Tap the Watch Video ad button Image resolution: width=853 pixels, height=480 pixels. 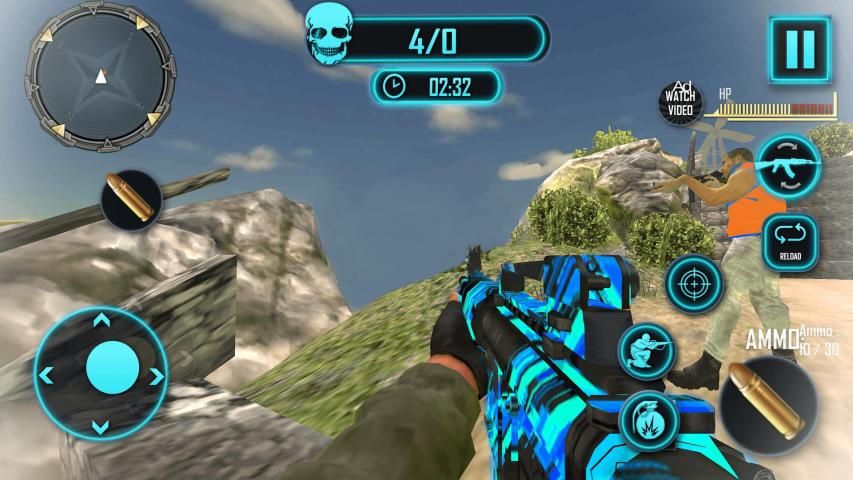(x=680, y=101)
